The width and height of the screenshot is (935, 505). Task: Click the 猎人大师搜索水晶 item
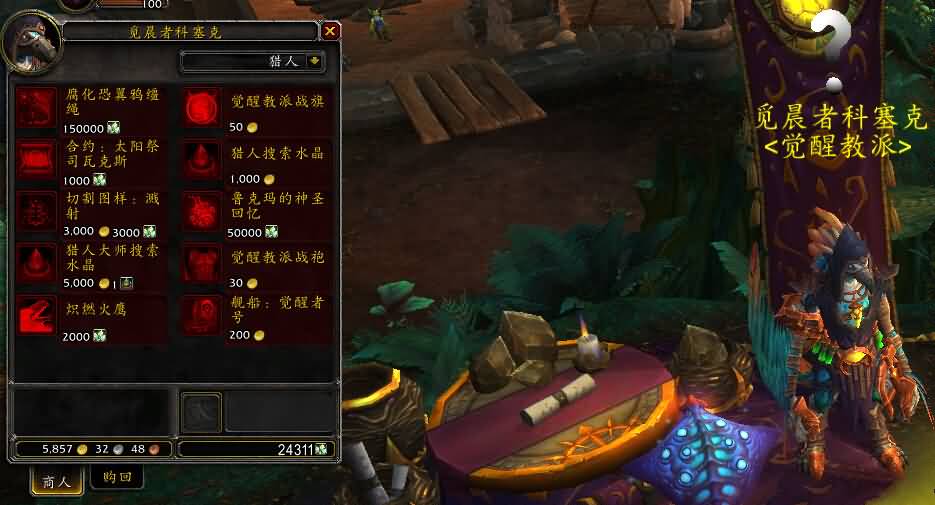(x=39, y=263)
